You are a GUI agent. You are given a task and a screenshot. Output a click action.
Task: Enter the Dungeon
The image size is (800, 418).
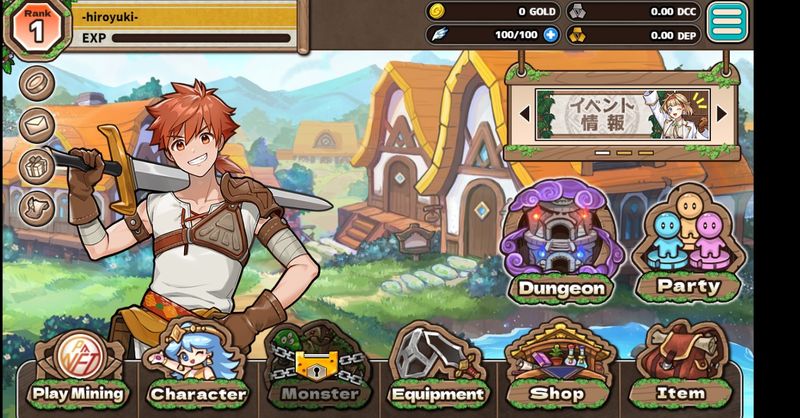pos(561,245)
